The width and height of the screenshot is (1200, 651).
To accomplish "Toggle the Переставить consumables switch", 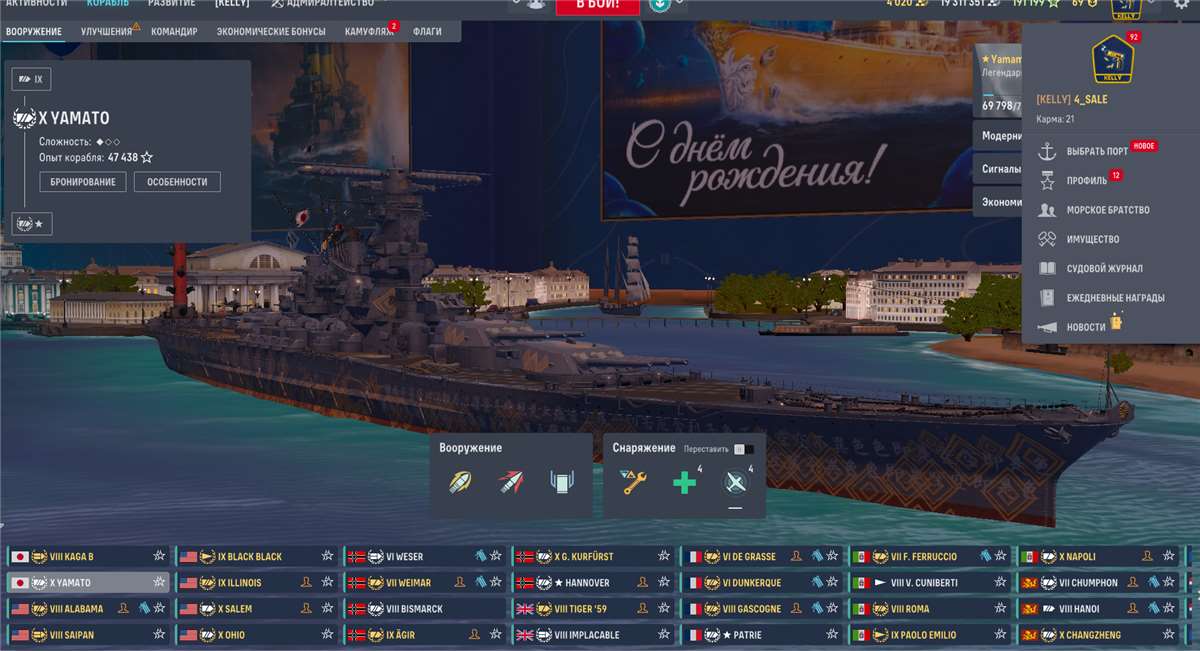I will point(740,449).
